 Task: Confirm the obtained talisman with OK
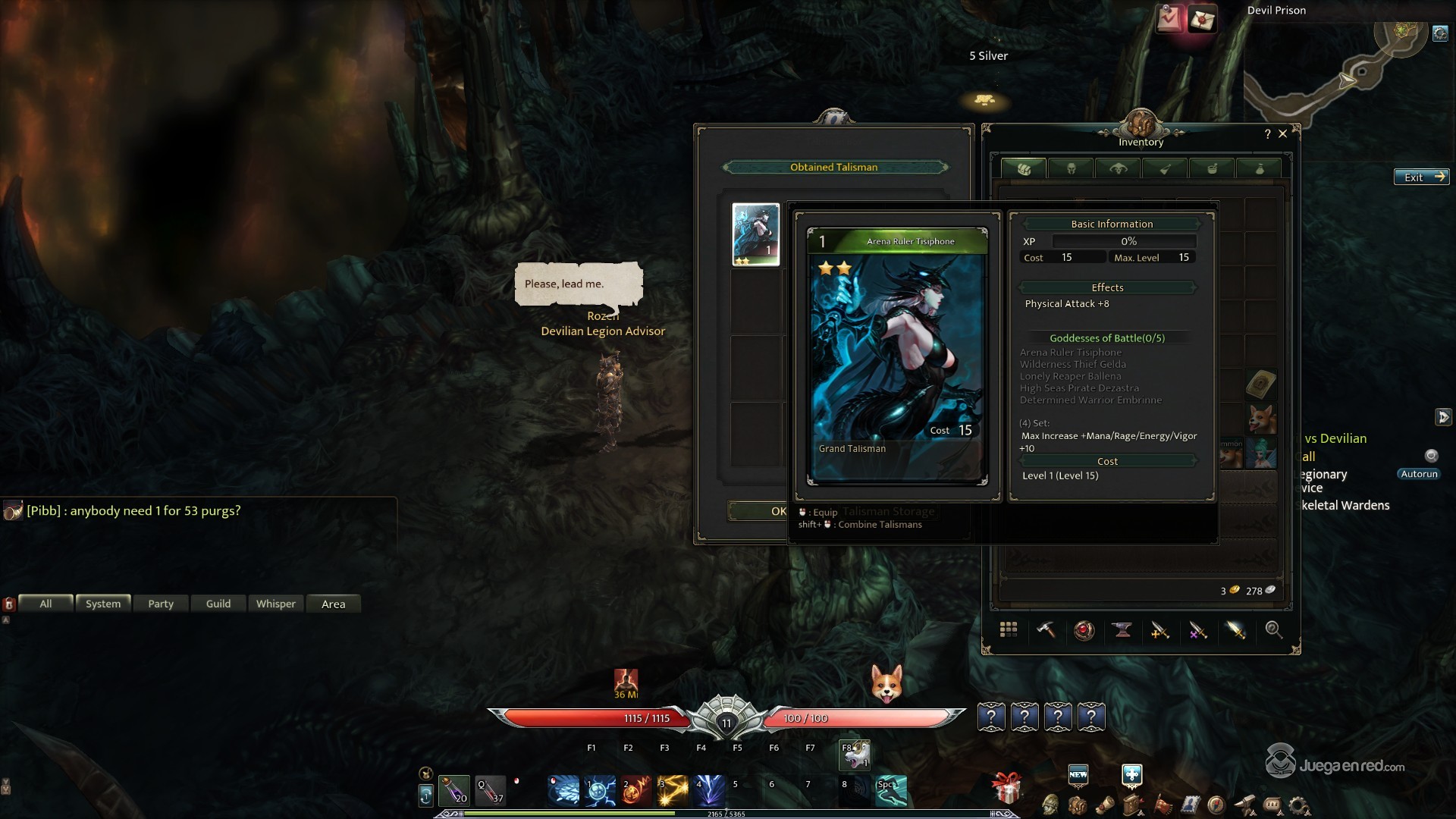(758, 511)
